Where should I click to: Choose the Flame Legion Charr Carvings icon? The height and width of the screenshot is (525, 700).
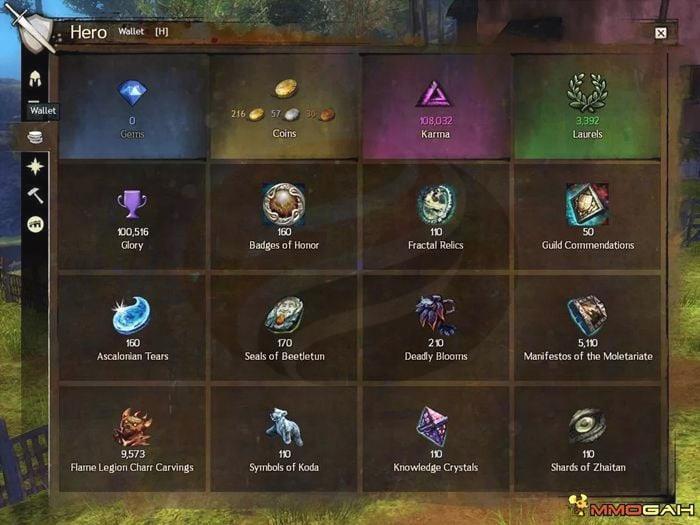point(132,427)
